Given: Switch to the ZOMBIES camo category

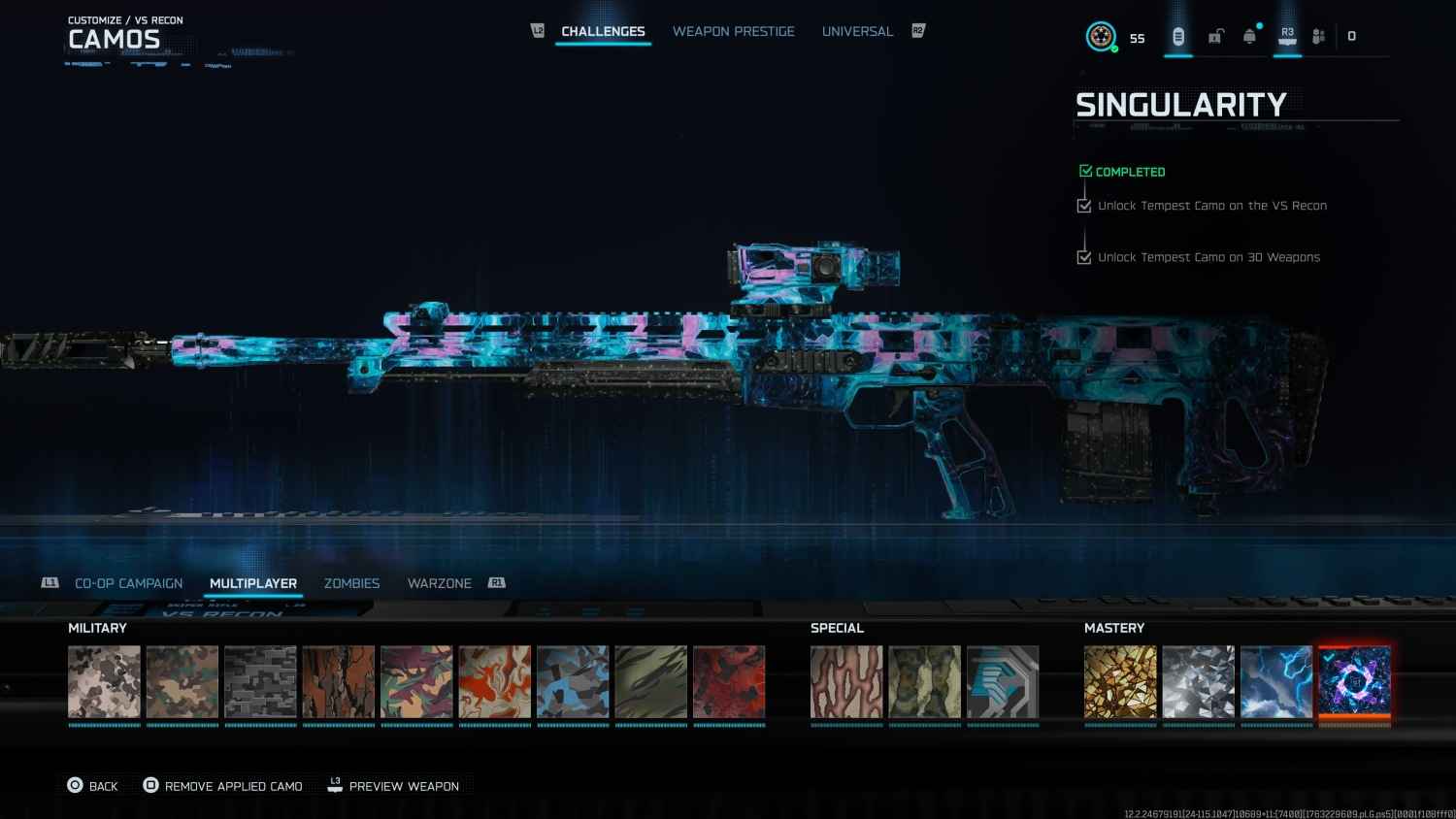Looking at the screenshot, I should (x=351, y=583).
